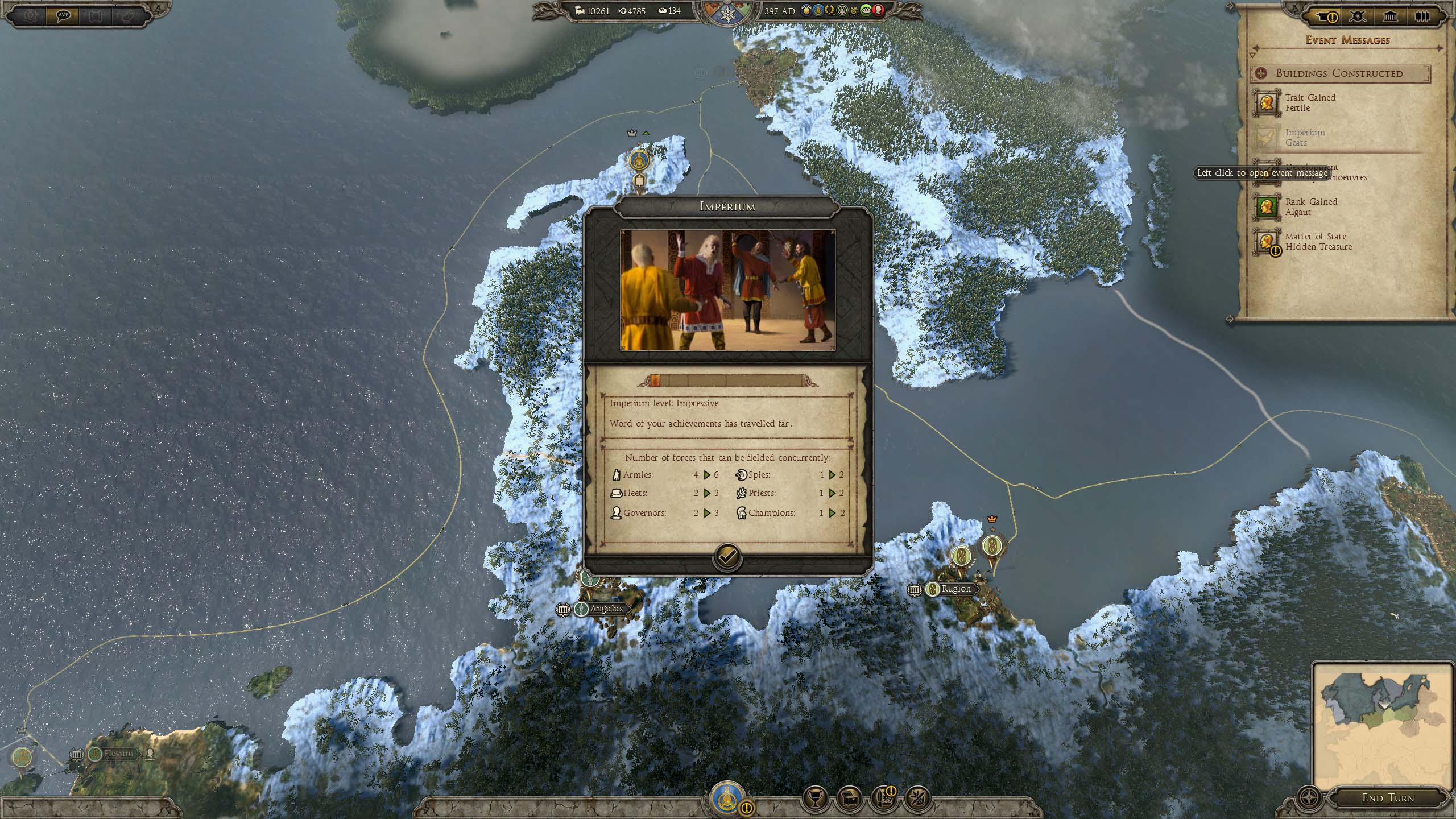Image resolution: width=1456 pixels, height=819 pixels.
Task: Switch to the provinces temple tab
Action: tap(1390, 17)
